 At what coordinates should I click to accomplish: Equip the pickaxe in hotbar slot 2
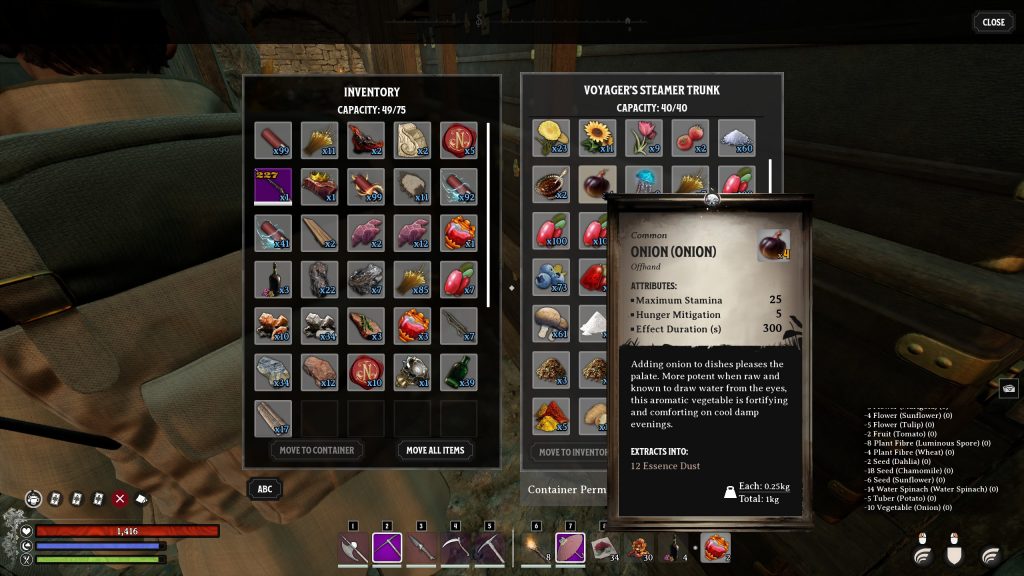pyautogui.click(x=387, y=547)
